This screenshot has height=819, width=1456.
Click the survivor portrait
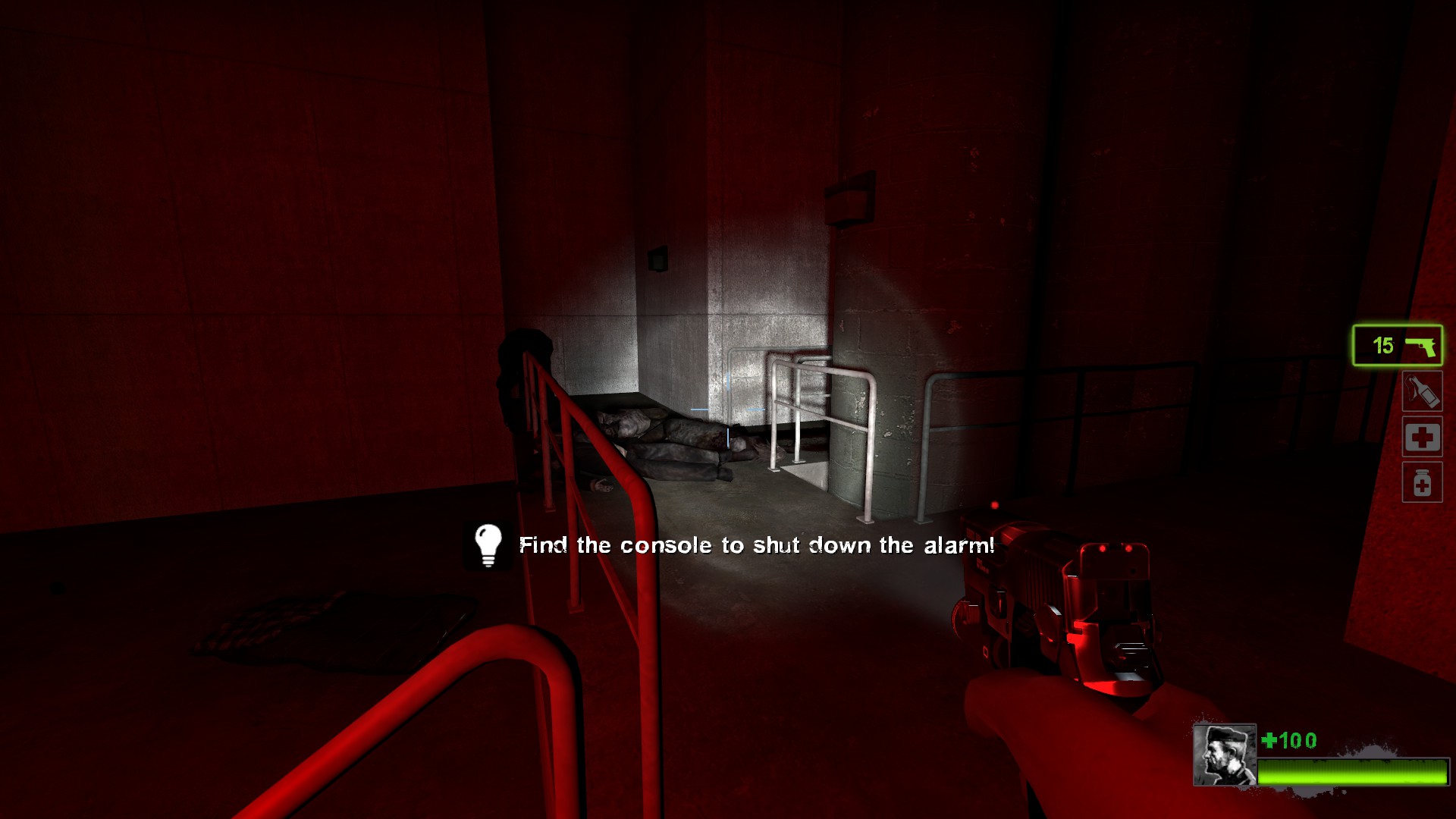(1223, 755)
